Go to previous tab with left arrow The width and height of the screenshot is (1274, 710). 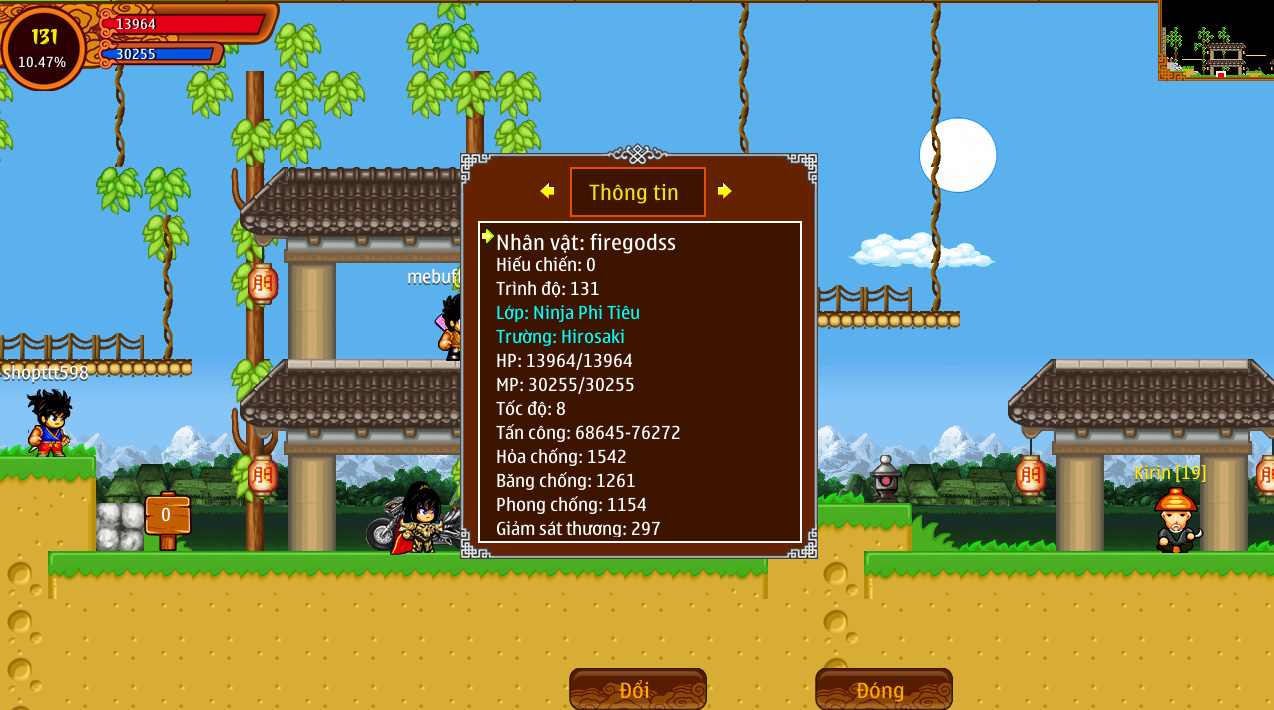(547, 191)
